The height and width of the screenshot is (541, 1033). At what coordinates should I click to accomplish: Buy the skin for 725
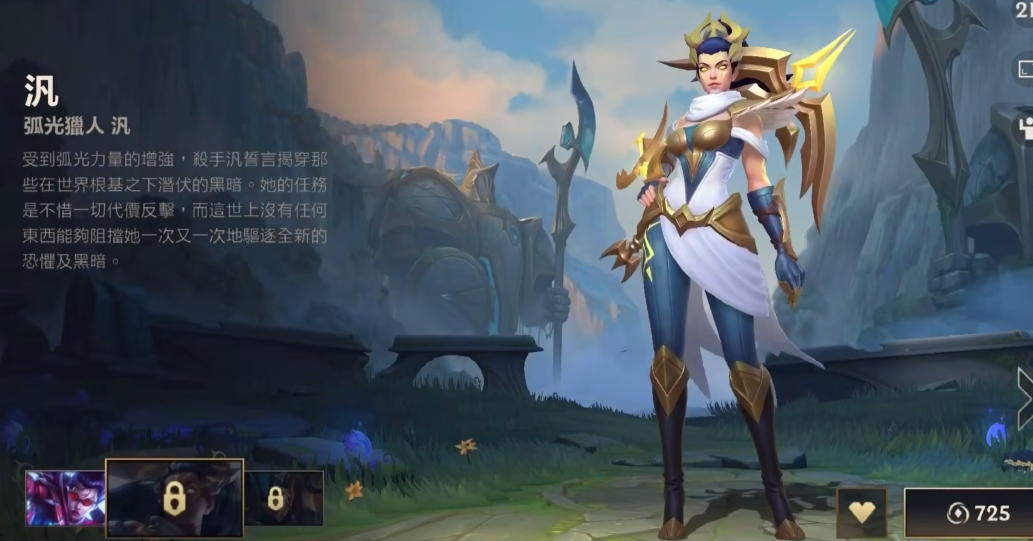968,513
